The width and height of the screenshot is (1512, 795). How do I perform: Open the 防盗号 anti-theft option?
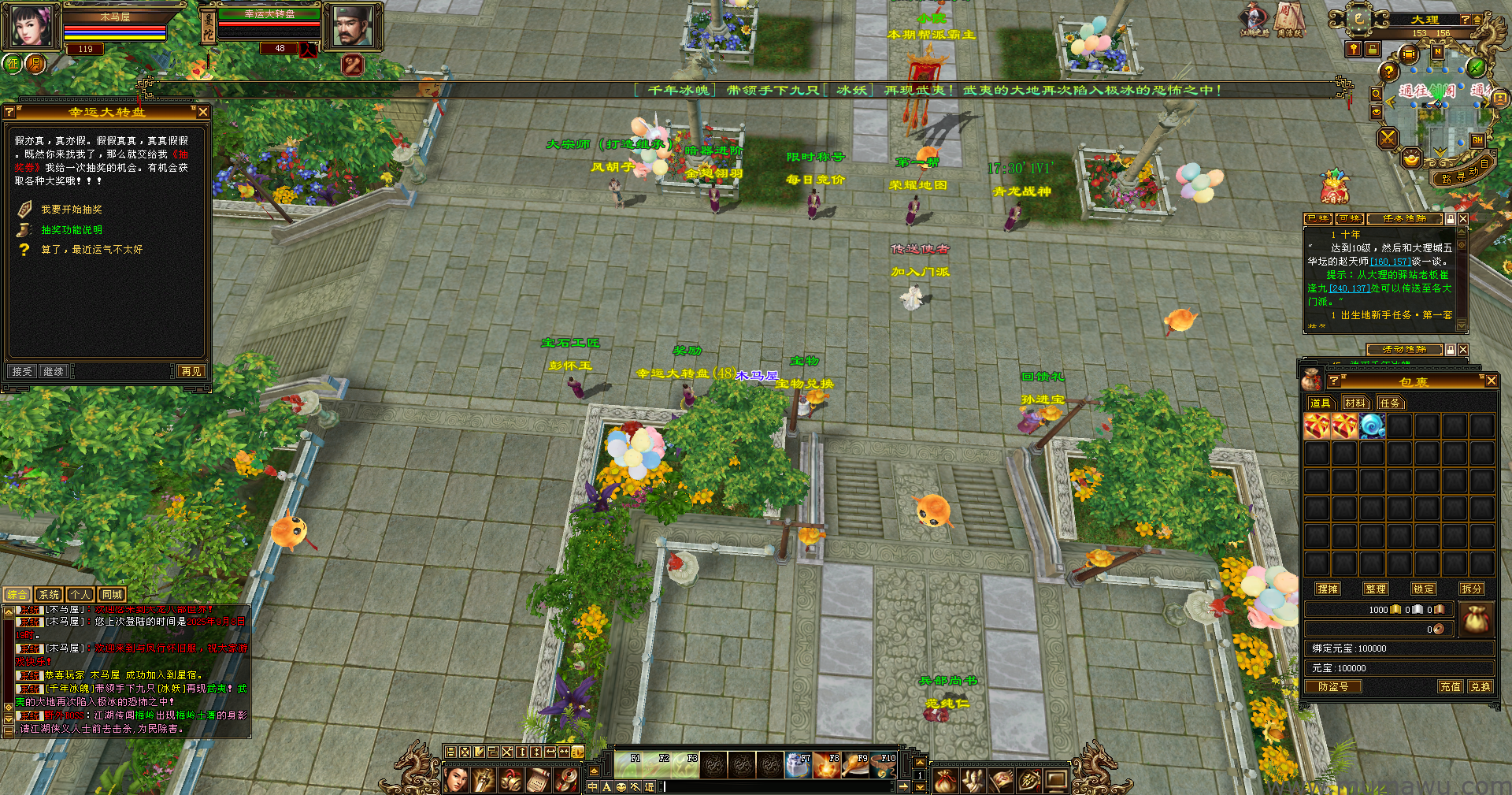(1333, 687)
